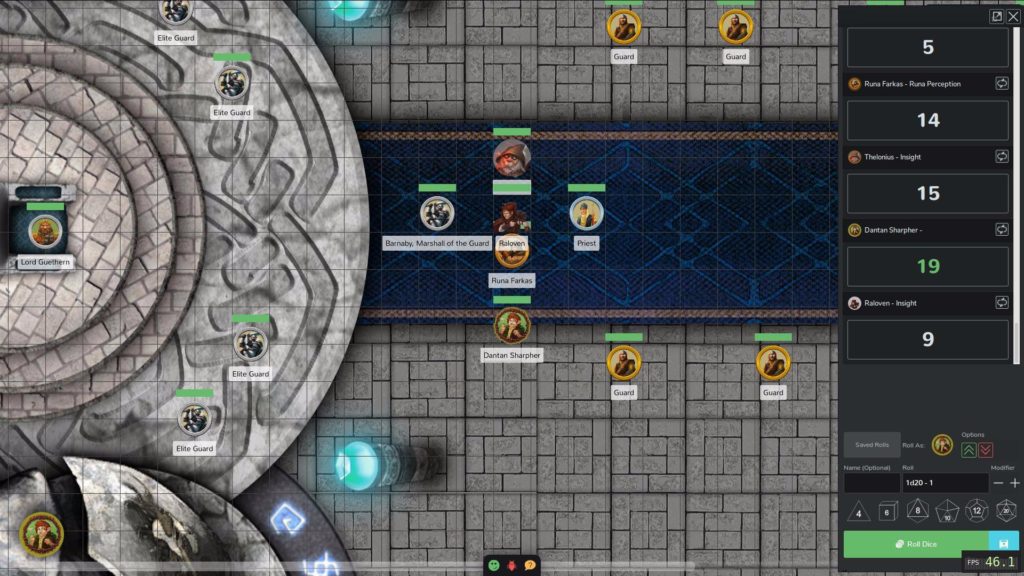This screenshot has width=1024, height=576.
Task: Add a d20 die to the roll
Action: pyautogui.click(x=1006, y=511)
